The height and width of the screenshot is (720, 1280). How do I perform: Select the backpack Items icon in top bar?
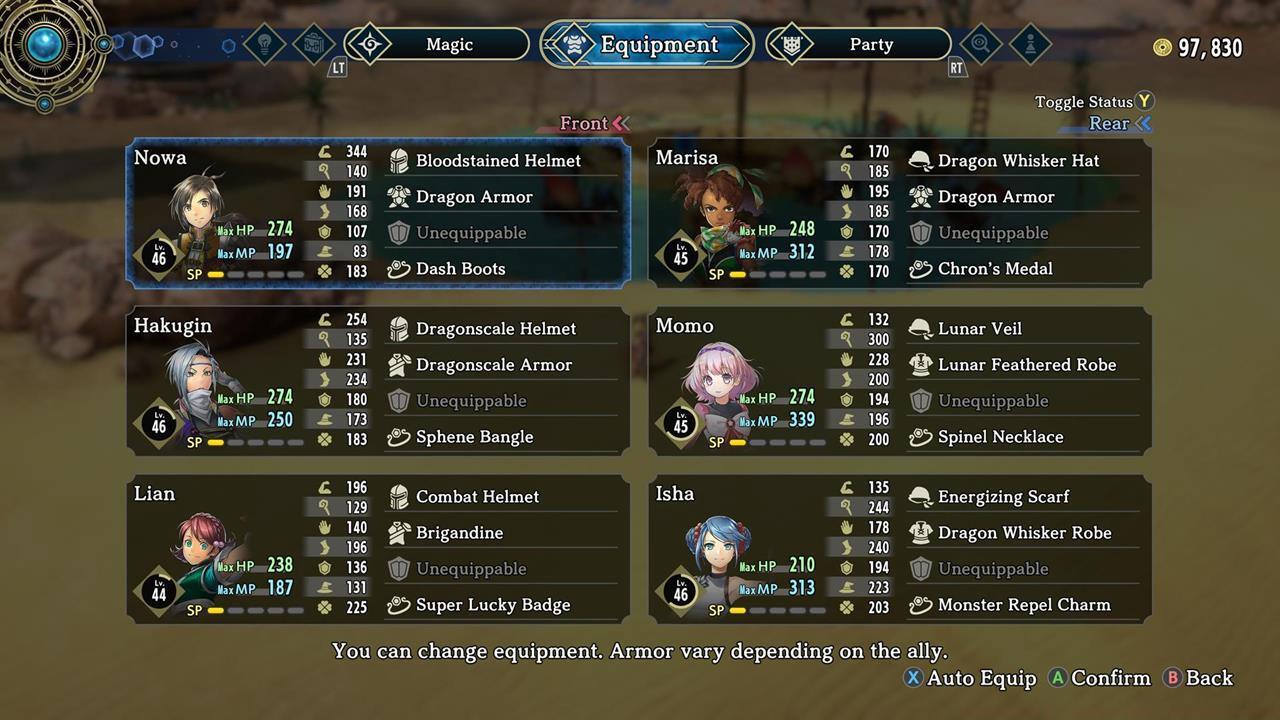pos(313,44)
